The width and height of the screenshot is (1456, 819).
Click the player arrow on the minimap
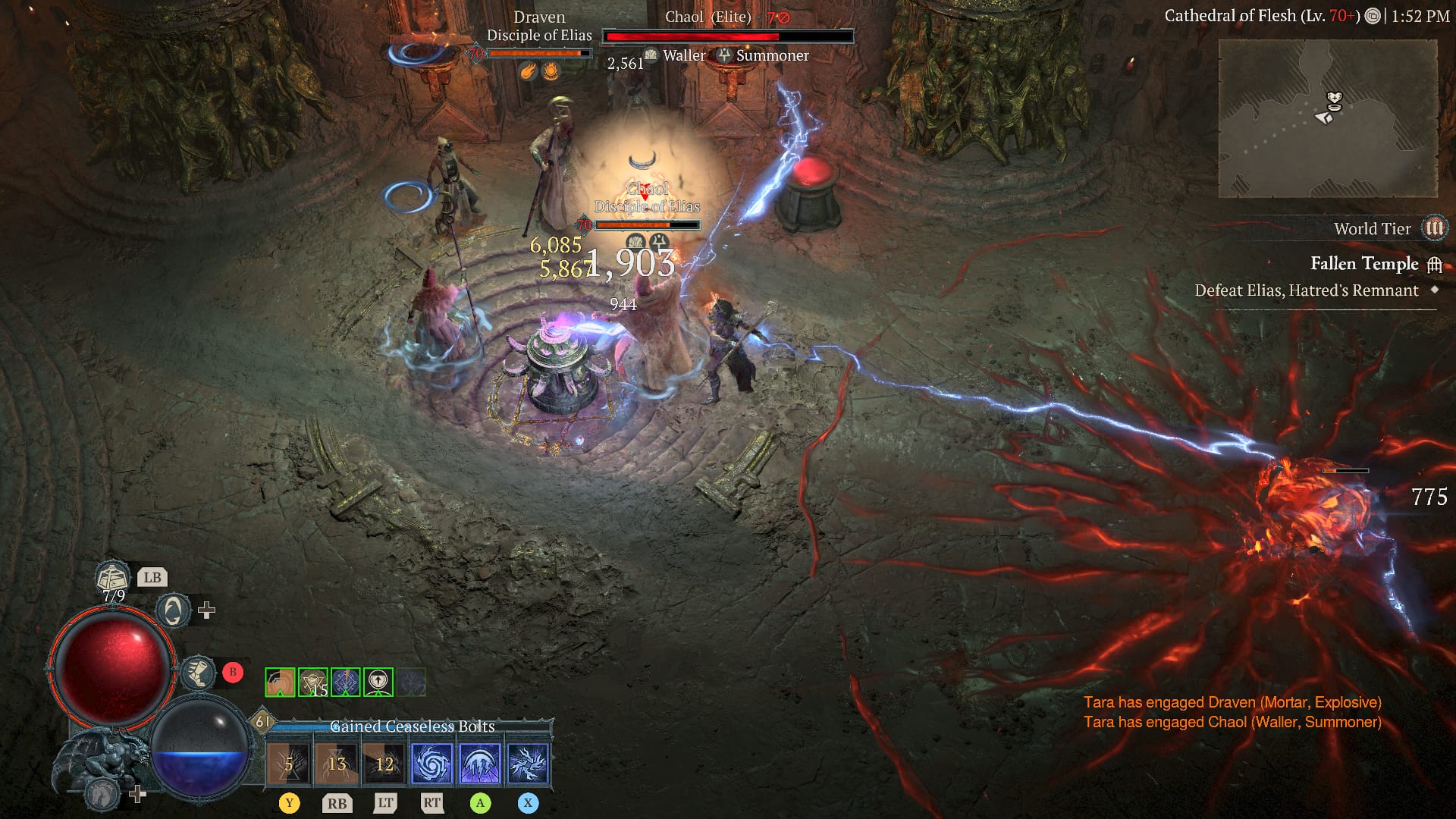pyautogui.click(x=1323, y=118)
